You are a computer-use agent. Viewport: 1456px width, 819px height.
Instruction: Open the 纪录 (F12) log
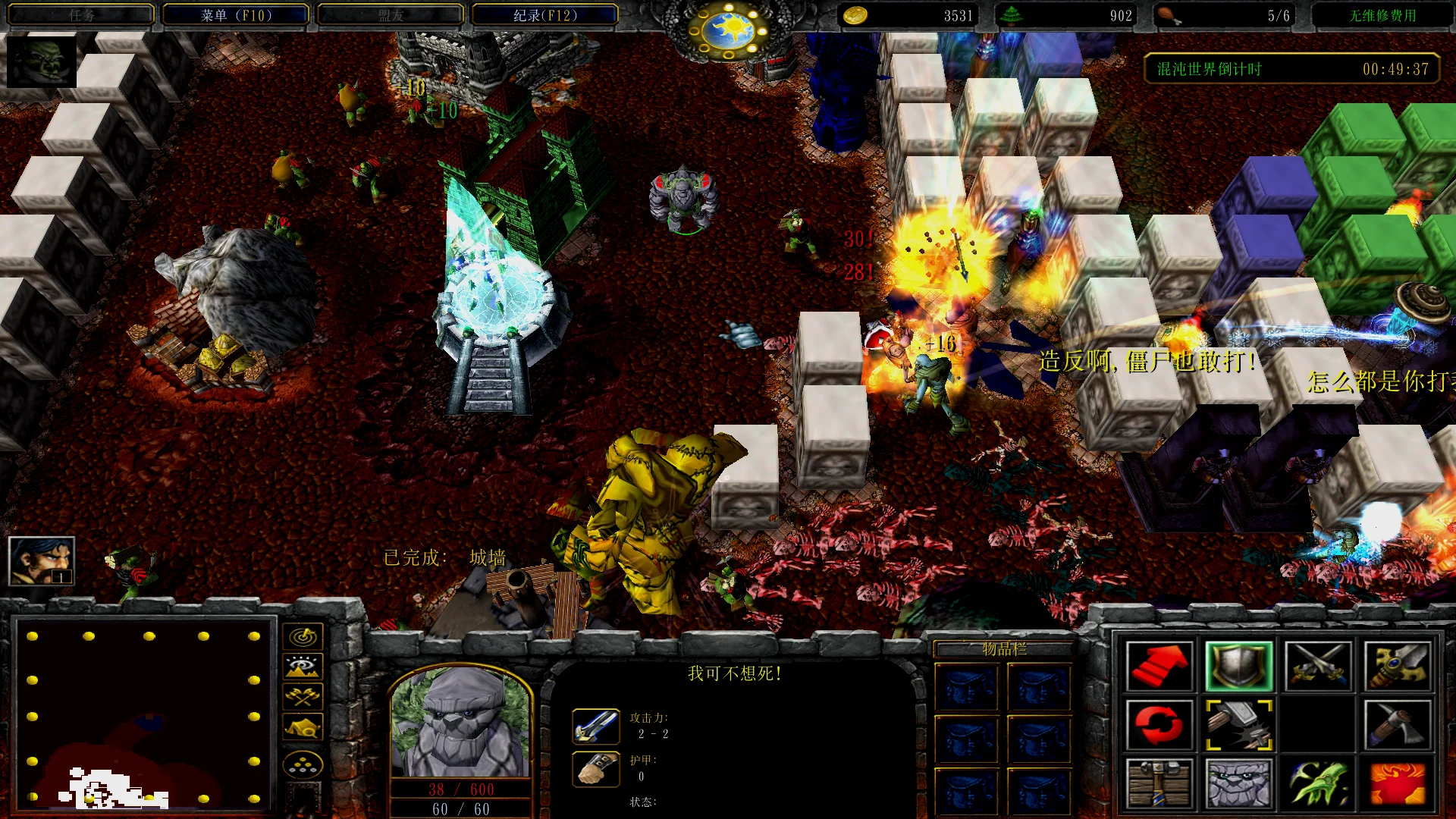coord(544,15)
